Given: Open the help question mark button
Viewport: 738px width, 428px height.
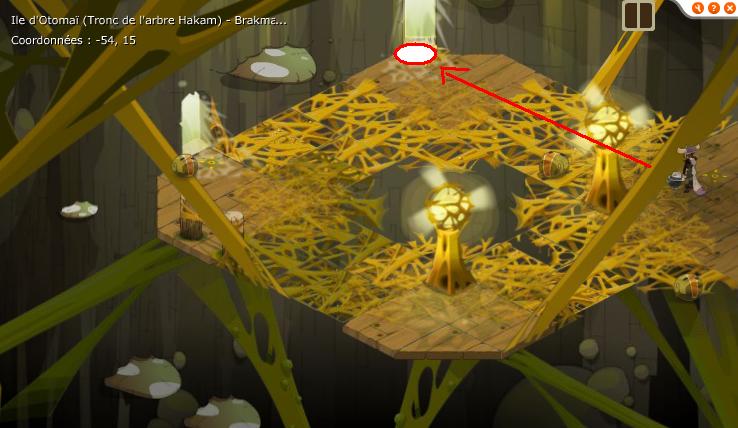Looking at the screenshot, I should coord(713,8).
